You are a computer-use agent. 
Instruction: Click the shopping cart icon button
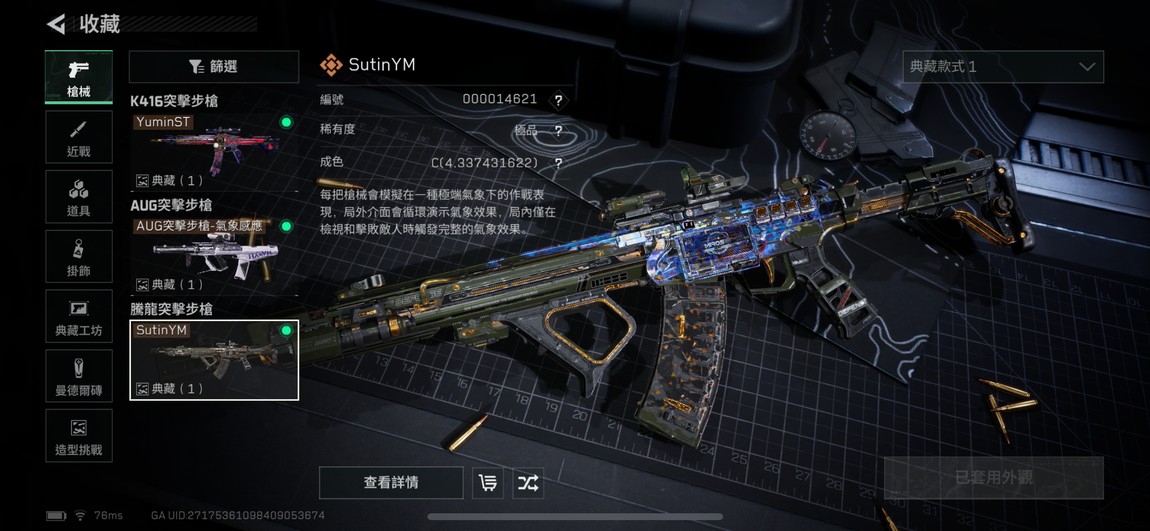pyautogui.click(x=488, y=483)
